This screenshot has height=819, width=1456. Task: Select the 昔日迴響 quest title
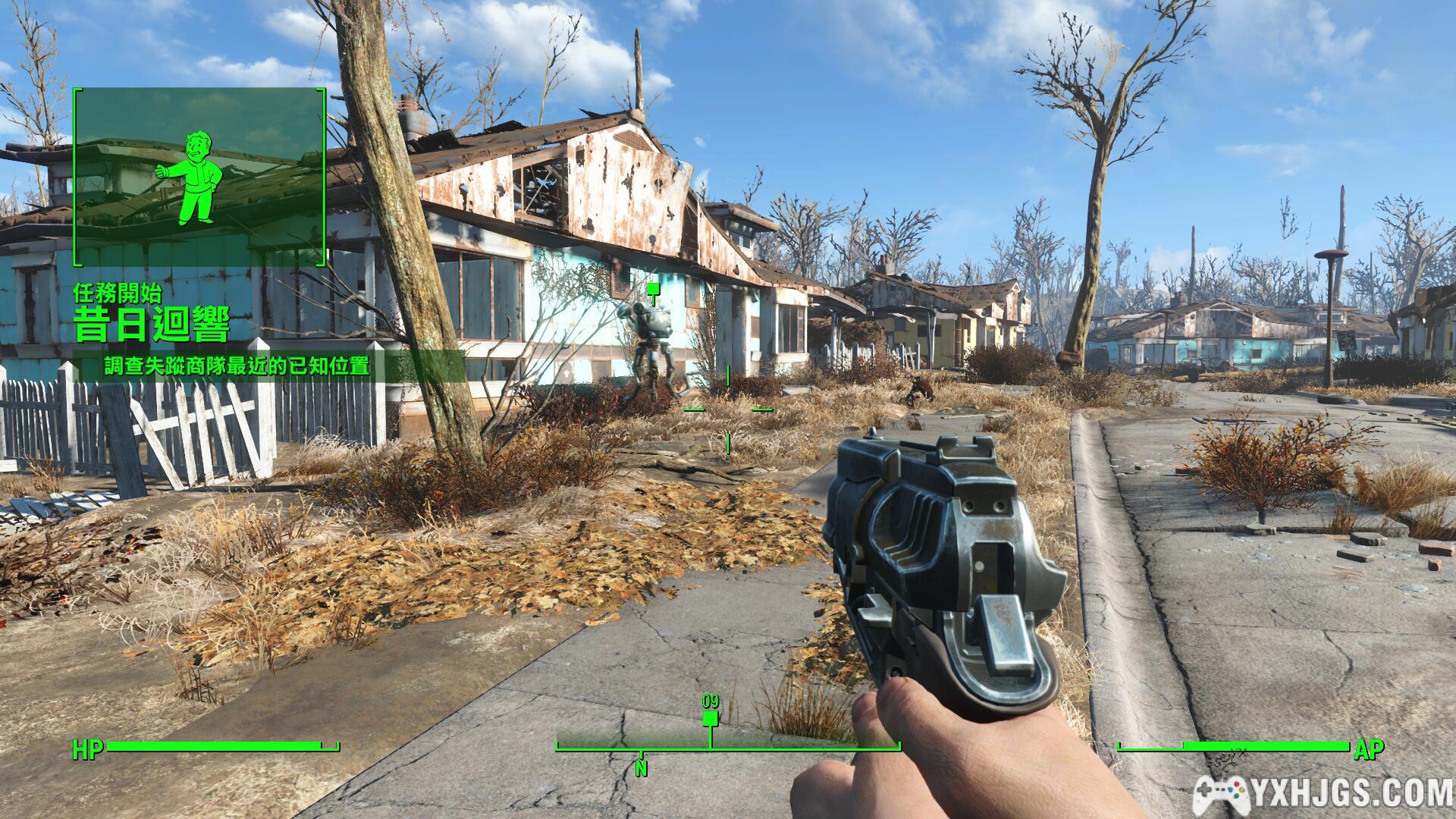[x=152, y=325]
